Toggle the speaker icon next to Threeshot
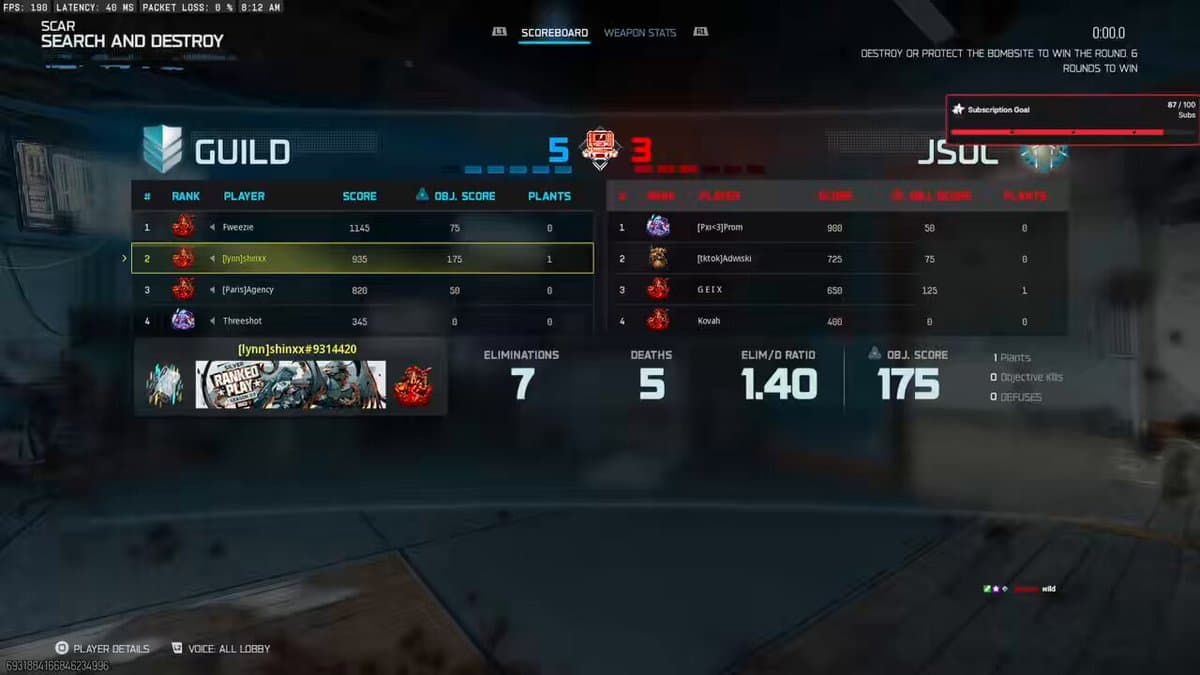This screenshot has height=675, width=1200. pyautogui.click(x=212, y=321)
